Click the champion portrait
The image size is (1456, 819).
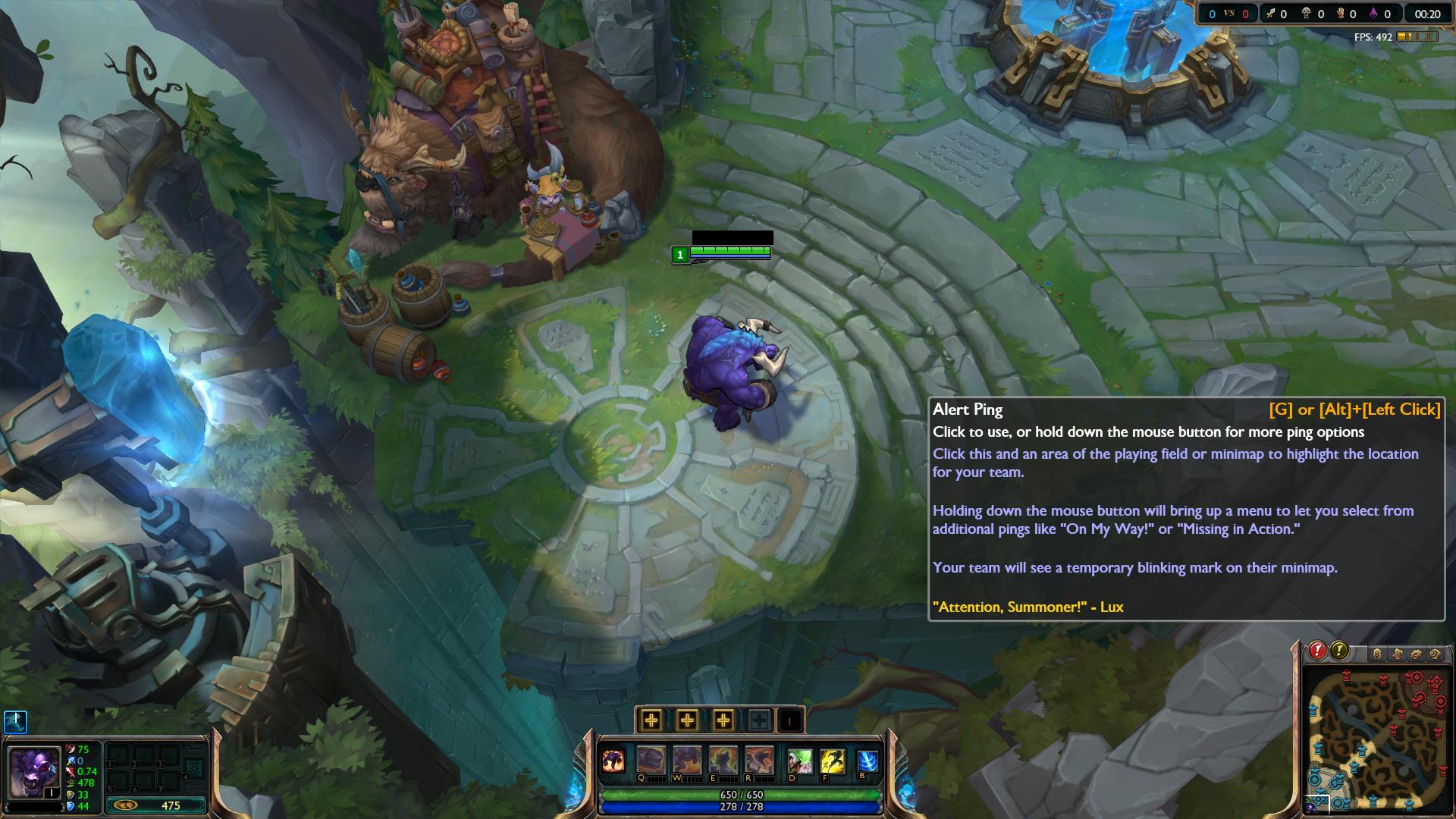(x=33, y=773)
